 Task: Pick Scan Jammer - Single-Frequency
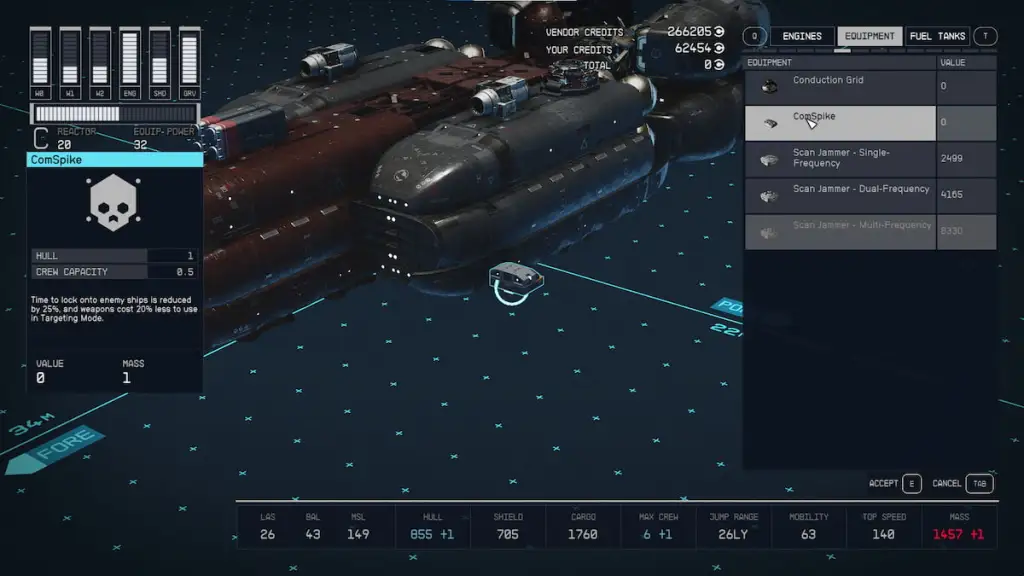coord(840,159)
